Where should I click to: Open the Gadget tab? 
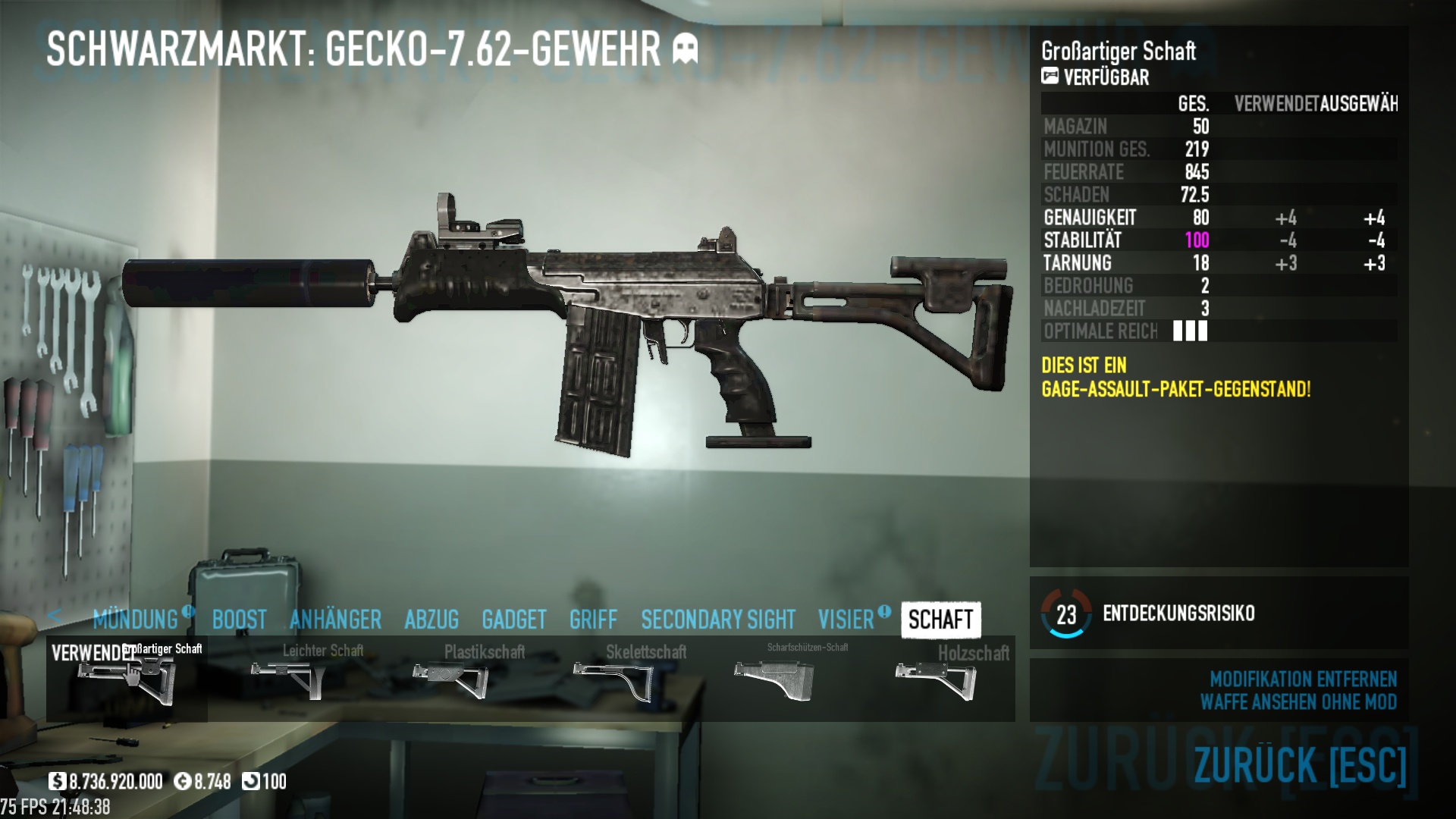coord(513,620)
